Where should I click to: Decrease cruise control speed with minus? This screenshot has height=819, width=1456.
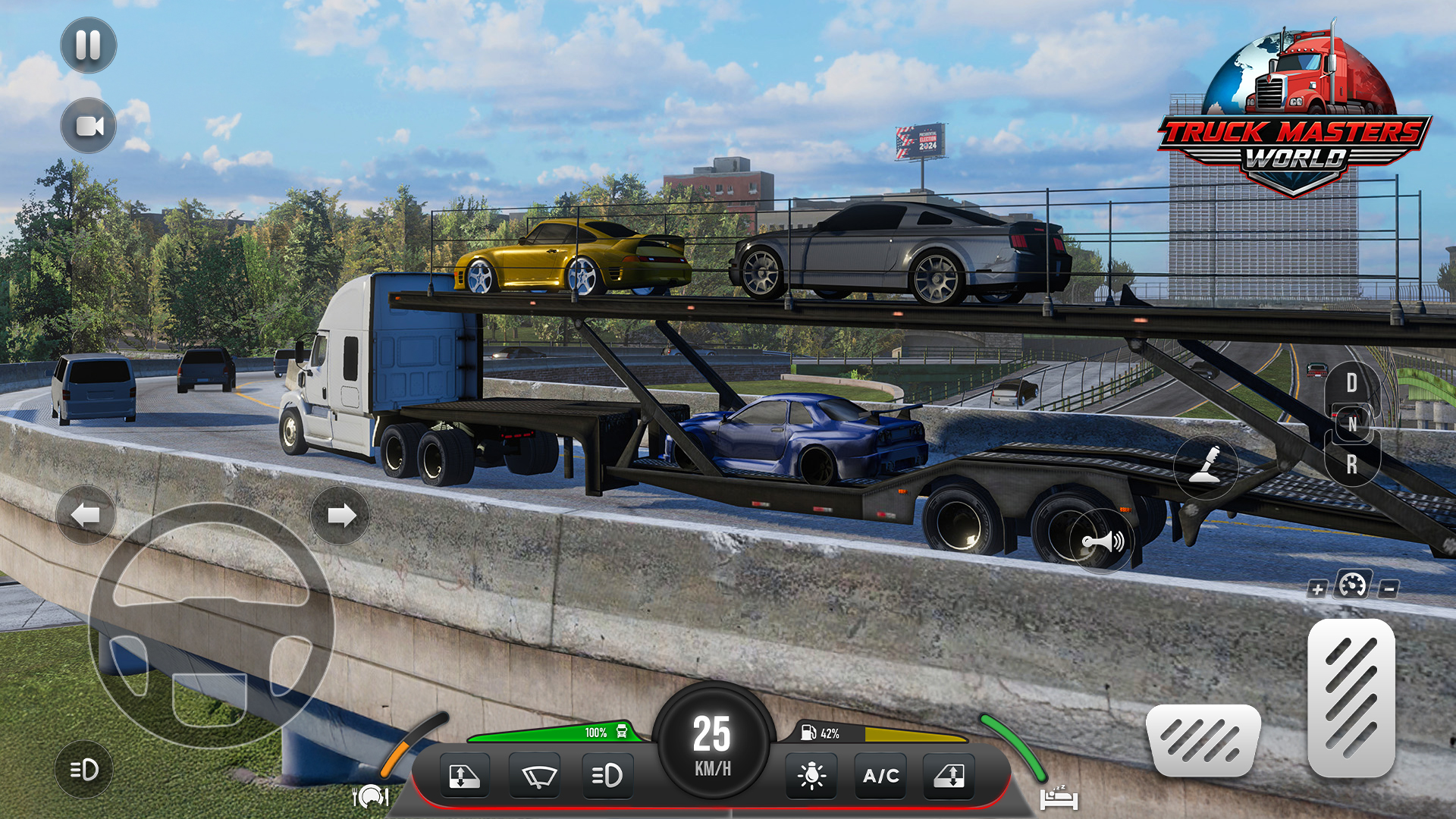point(1389,588)
